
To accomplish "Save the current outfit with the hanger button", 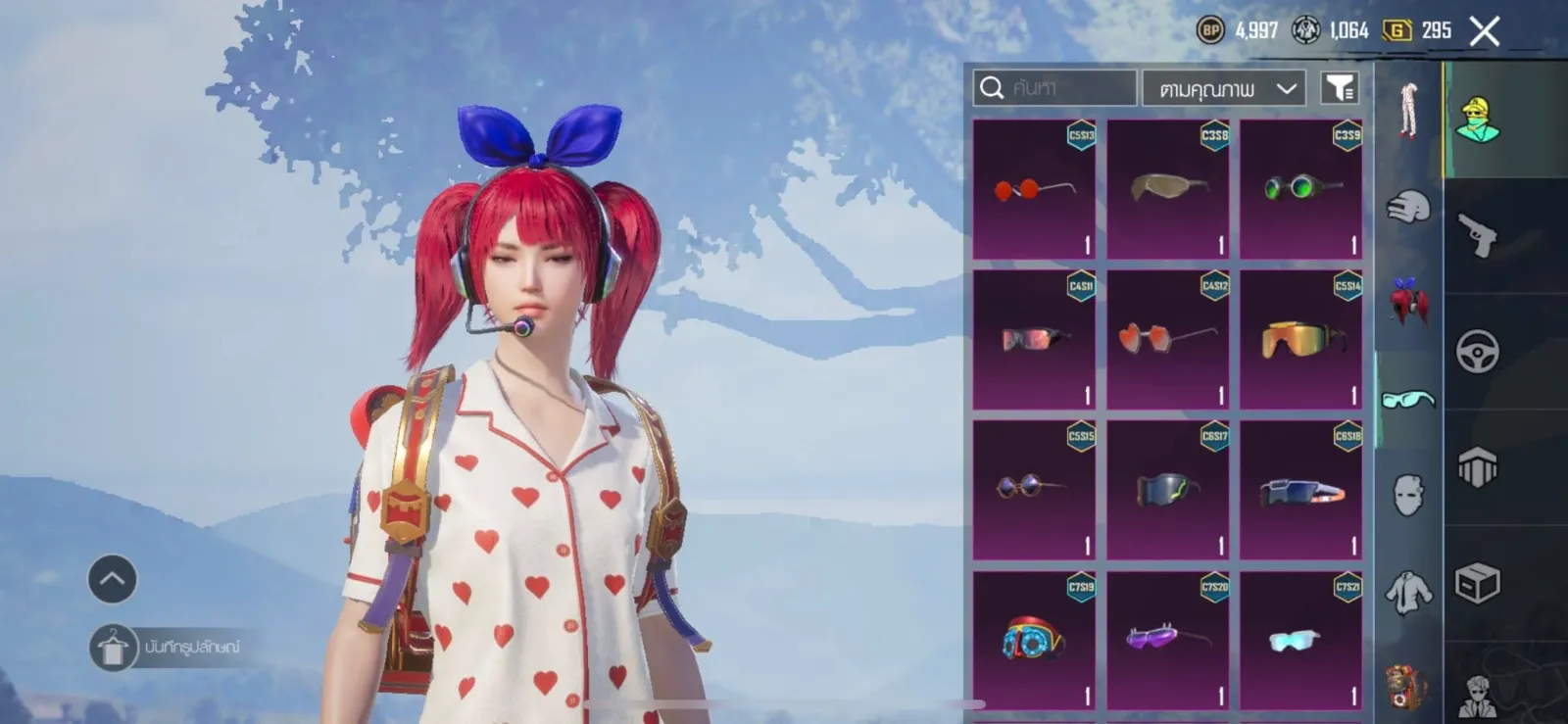I will point(114,648).
